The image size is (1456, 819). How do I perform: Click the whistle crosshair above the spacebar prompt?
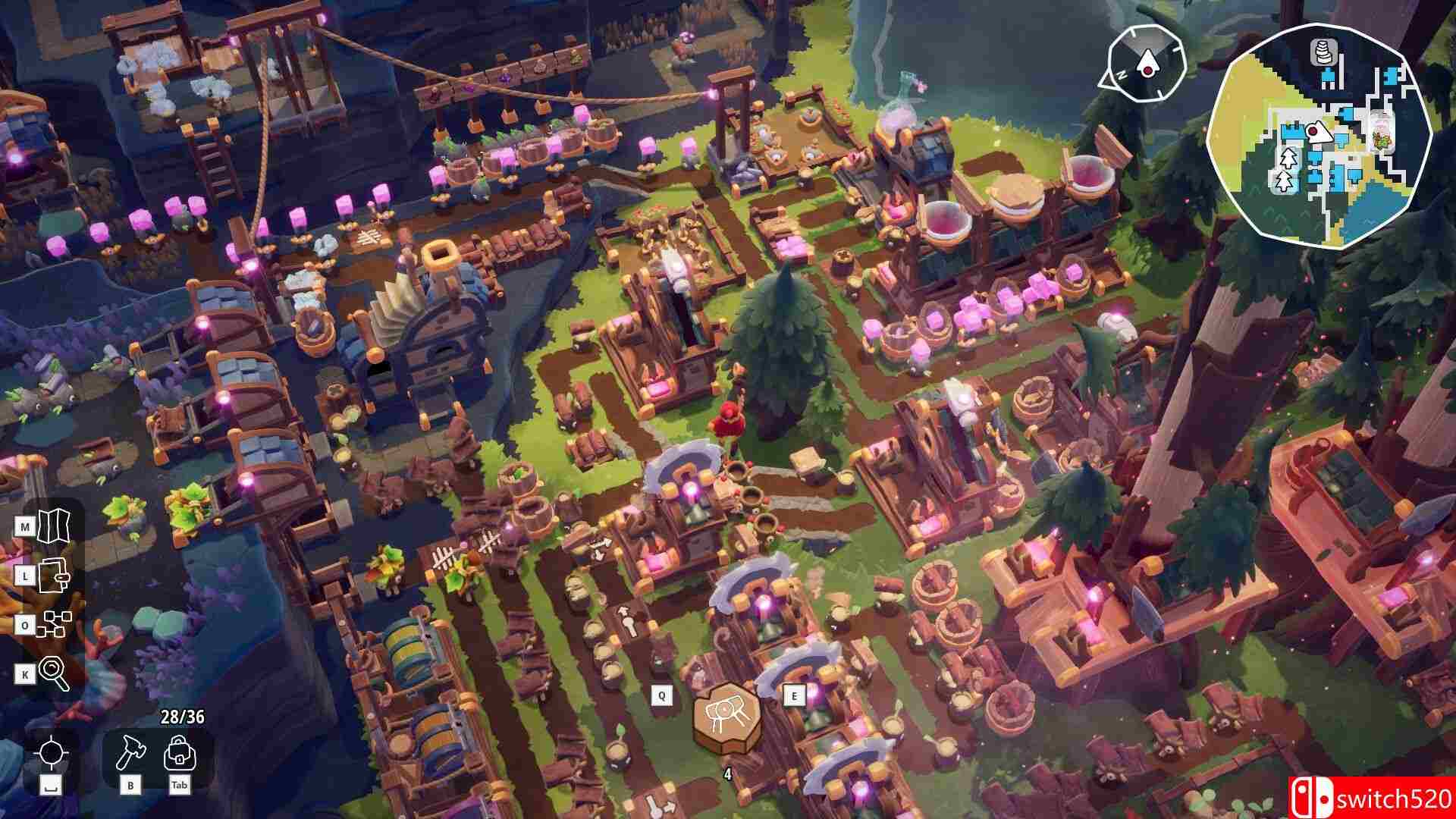point(53,753)
